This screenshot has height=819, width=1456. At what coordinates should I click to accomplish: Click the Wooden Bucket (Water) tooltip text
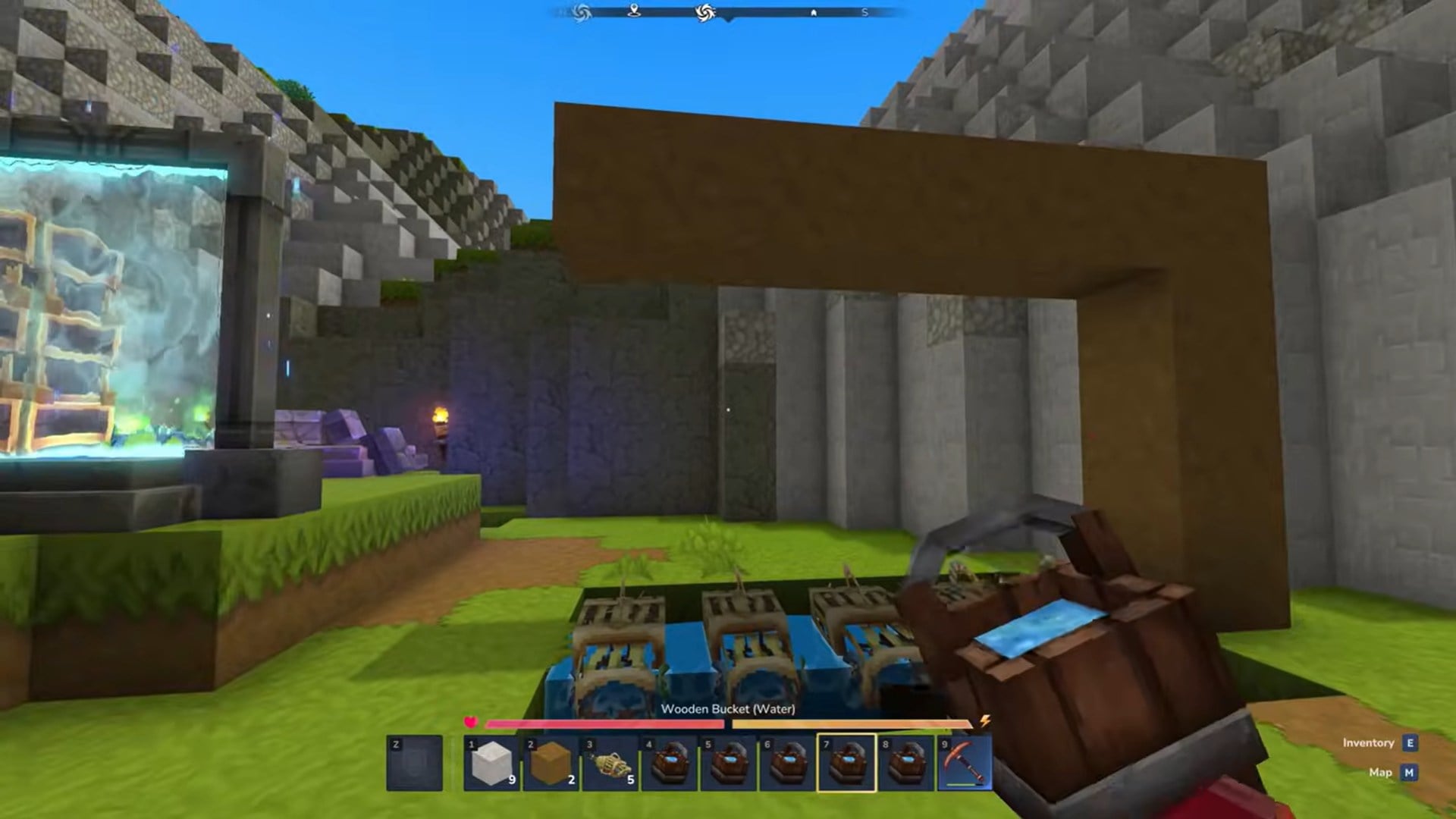[728, 710]
